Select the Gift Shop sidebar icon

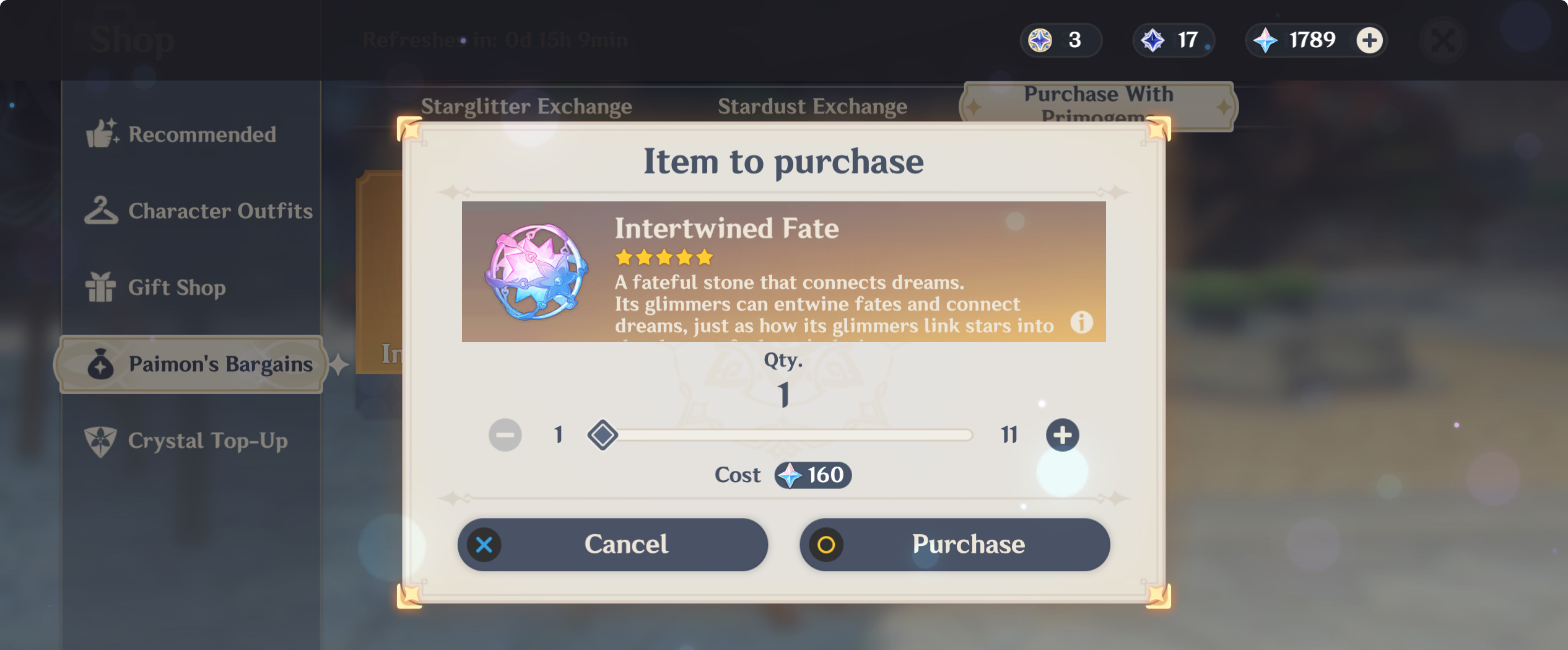pos(101,287)
